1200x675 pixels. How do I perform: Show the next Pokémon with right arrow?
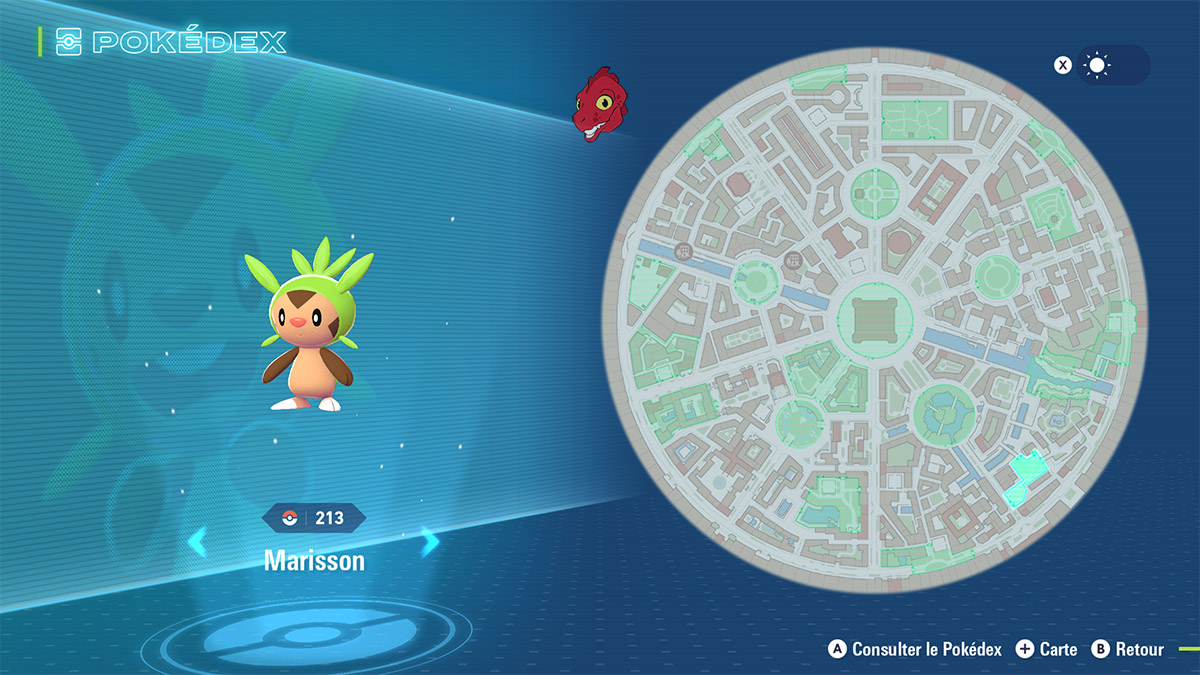[x=430, y=542]
